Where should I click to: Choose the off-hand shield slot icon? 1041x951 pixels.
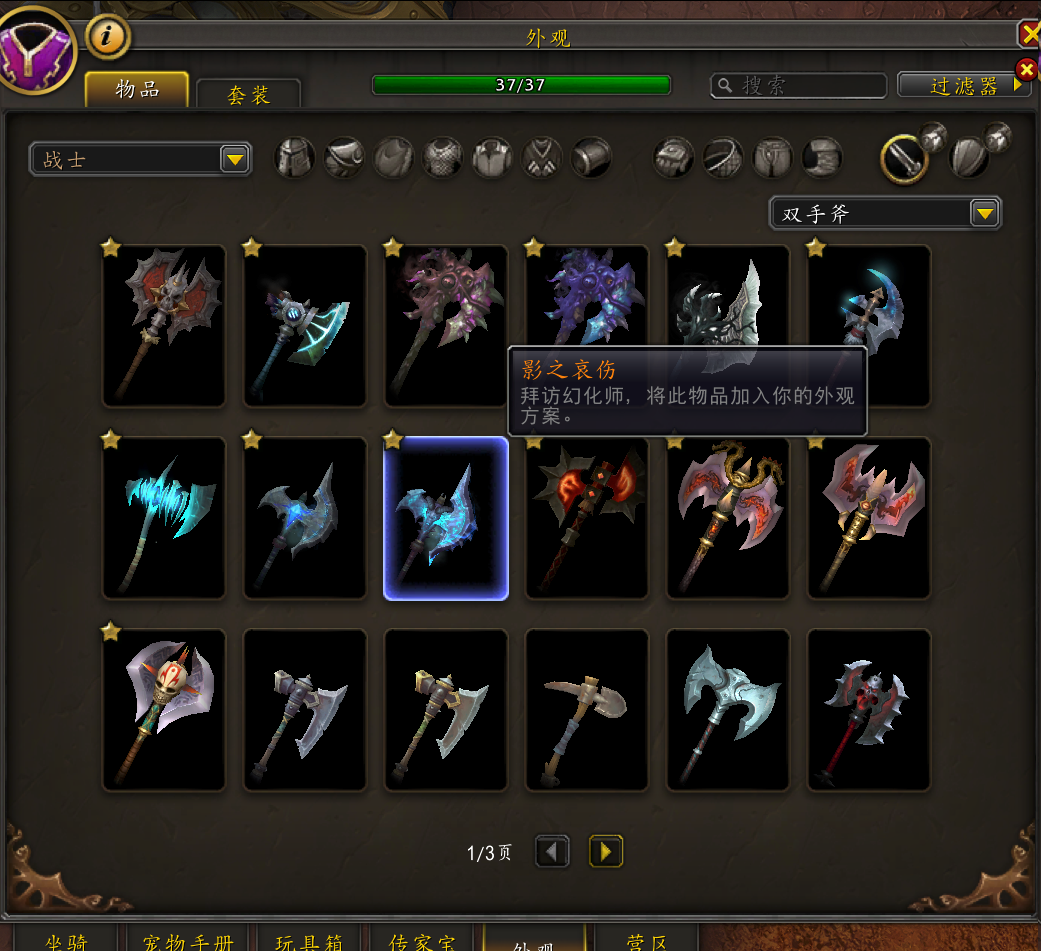tap(968, 157)
